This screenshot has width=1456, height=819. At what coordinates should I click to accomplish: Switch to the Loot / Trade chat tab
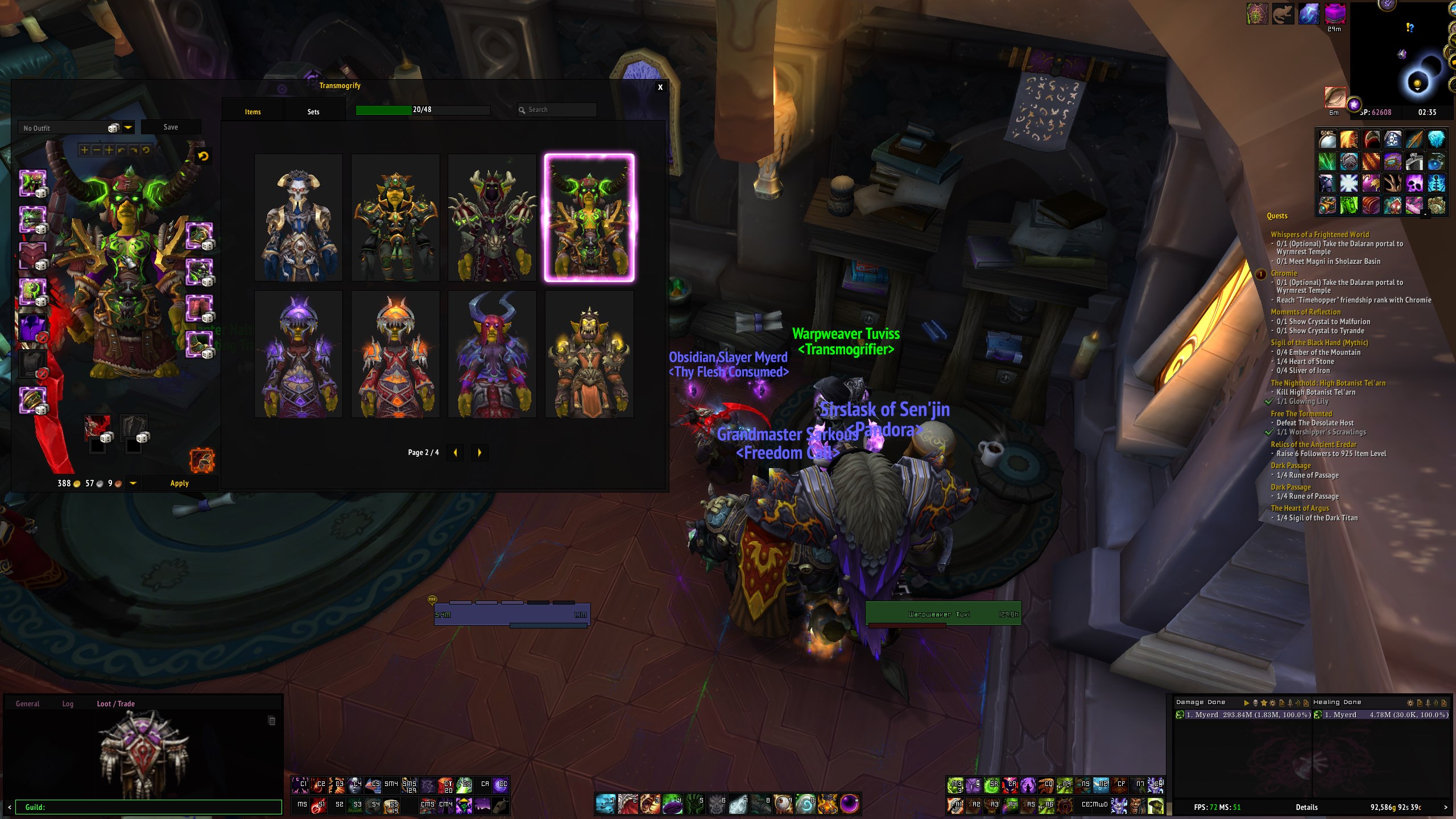(115, 704)
